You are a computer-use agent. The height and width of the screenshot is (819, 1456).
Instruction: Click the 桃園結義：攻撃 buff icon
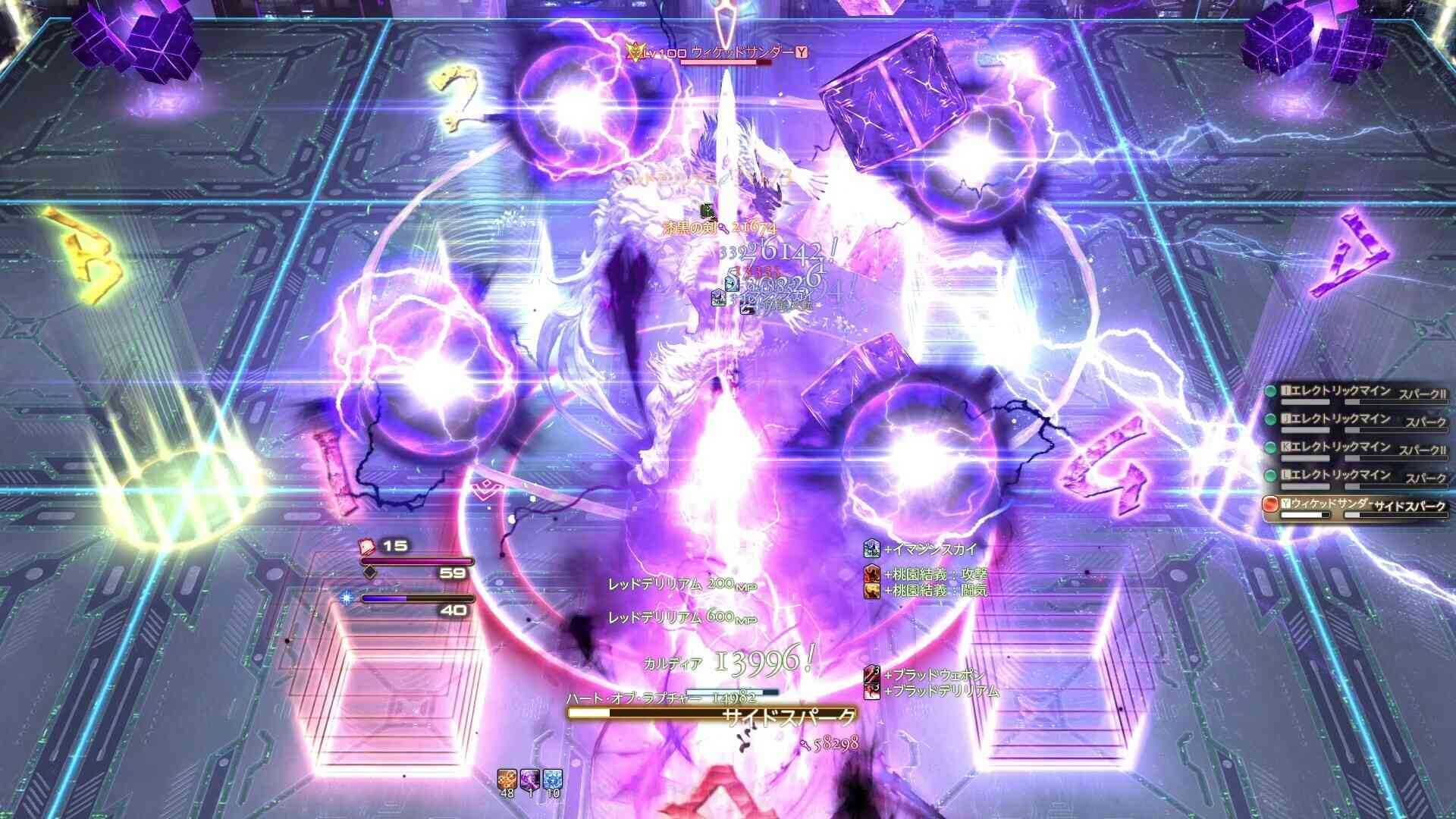(x=872, y=574)
